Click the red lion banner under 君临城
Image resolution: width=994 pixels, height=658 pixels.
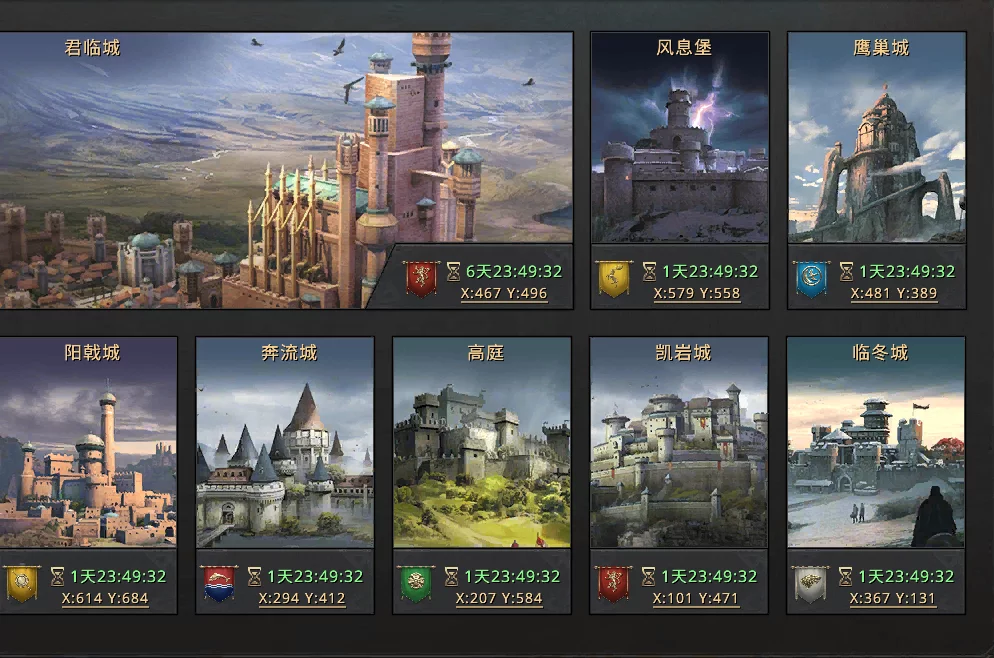pyautogui.click(x=421, y=278)
